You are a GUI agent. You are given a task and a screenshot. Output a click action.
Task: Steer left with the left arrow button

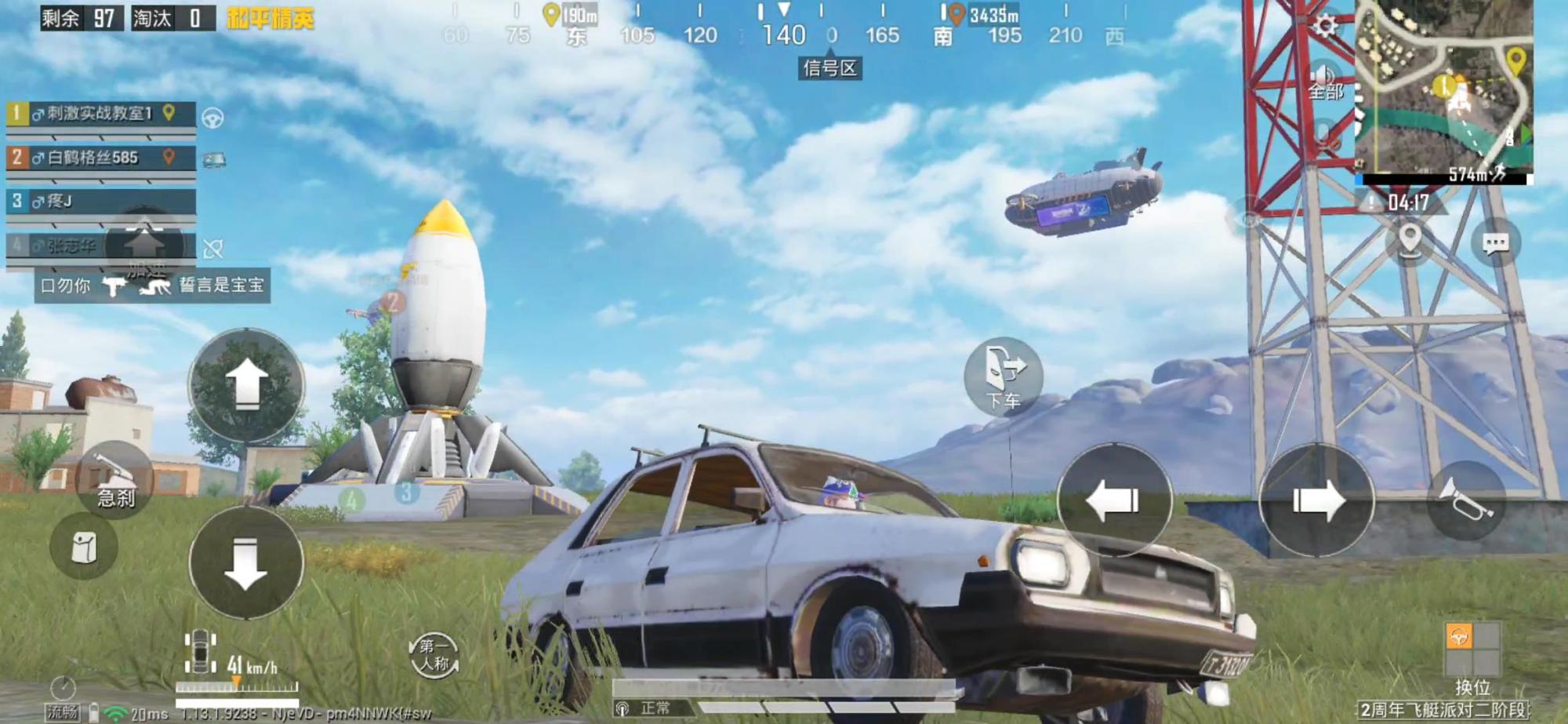(1113, 500)
